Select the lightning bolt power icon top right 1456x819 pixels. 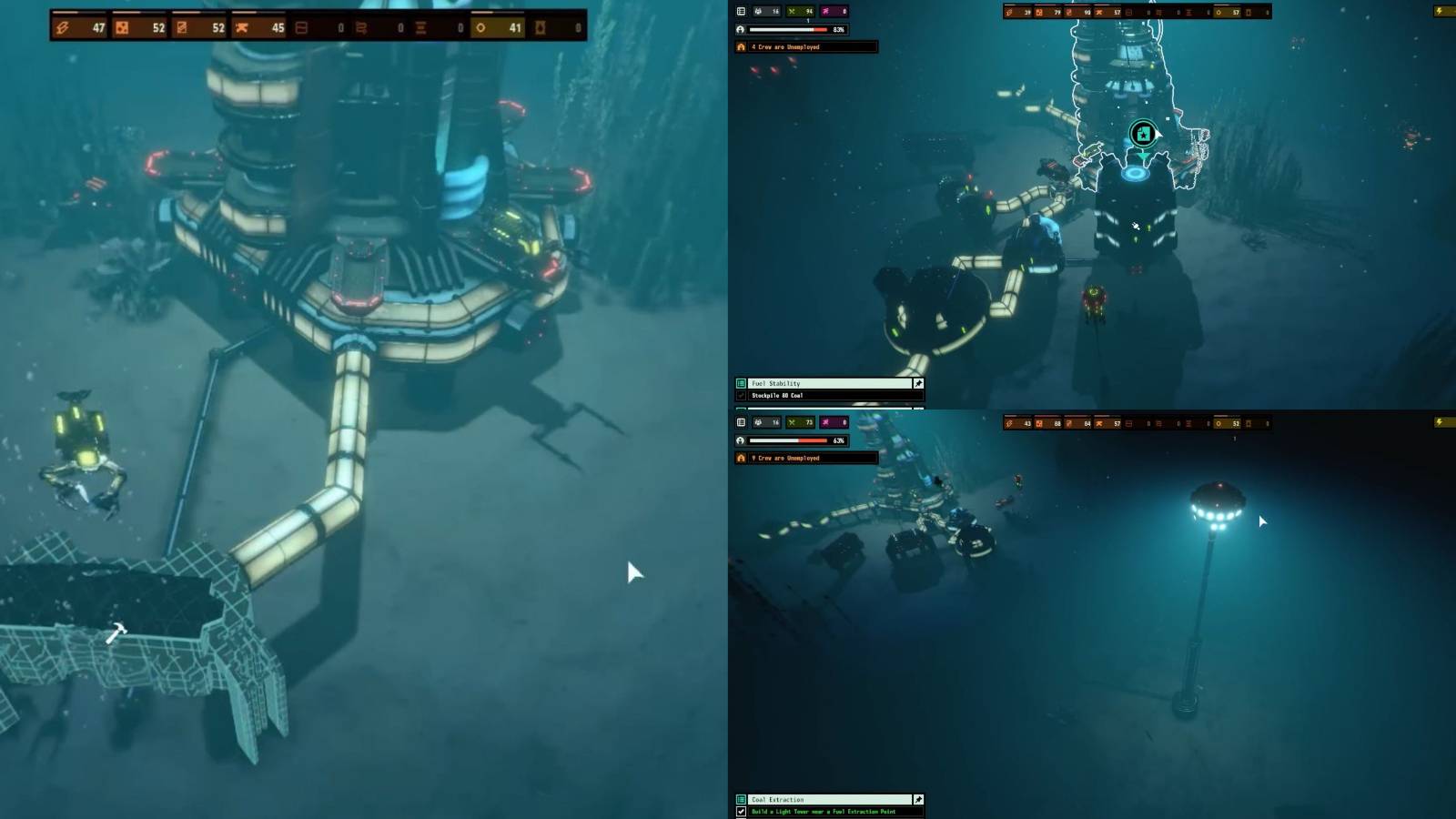click(1440, 11)
